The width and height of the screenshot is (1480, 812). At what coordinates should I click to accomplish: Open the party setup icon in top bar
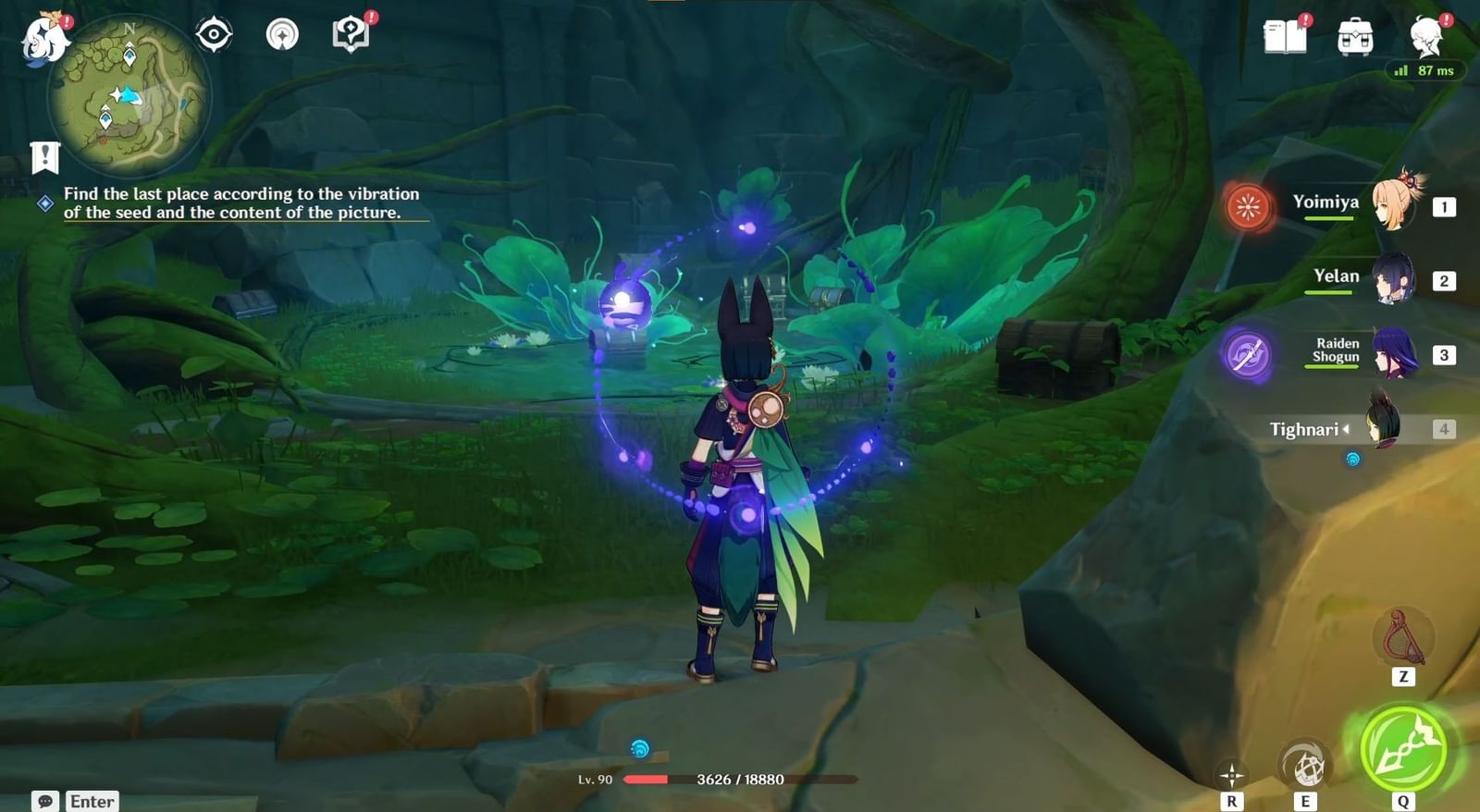[x=280, y=33]
